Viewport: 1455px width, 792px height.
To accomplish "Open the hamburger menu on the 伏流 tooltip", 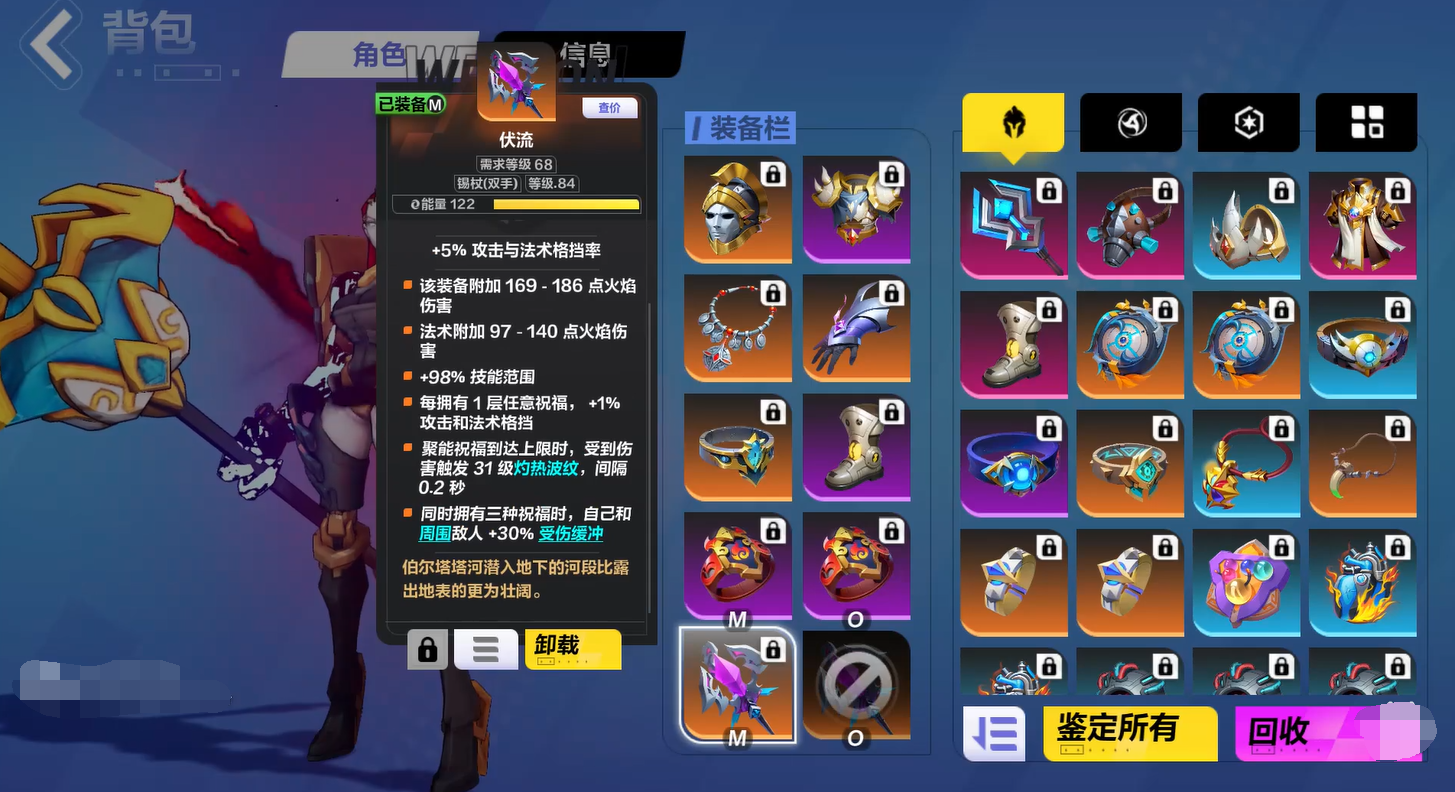I will [485, 649].
